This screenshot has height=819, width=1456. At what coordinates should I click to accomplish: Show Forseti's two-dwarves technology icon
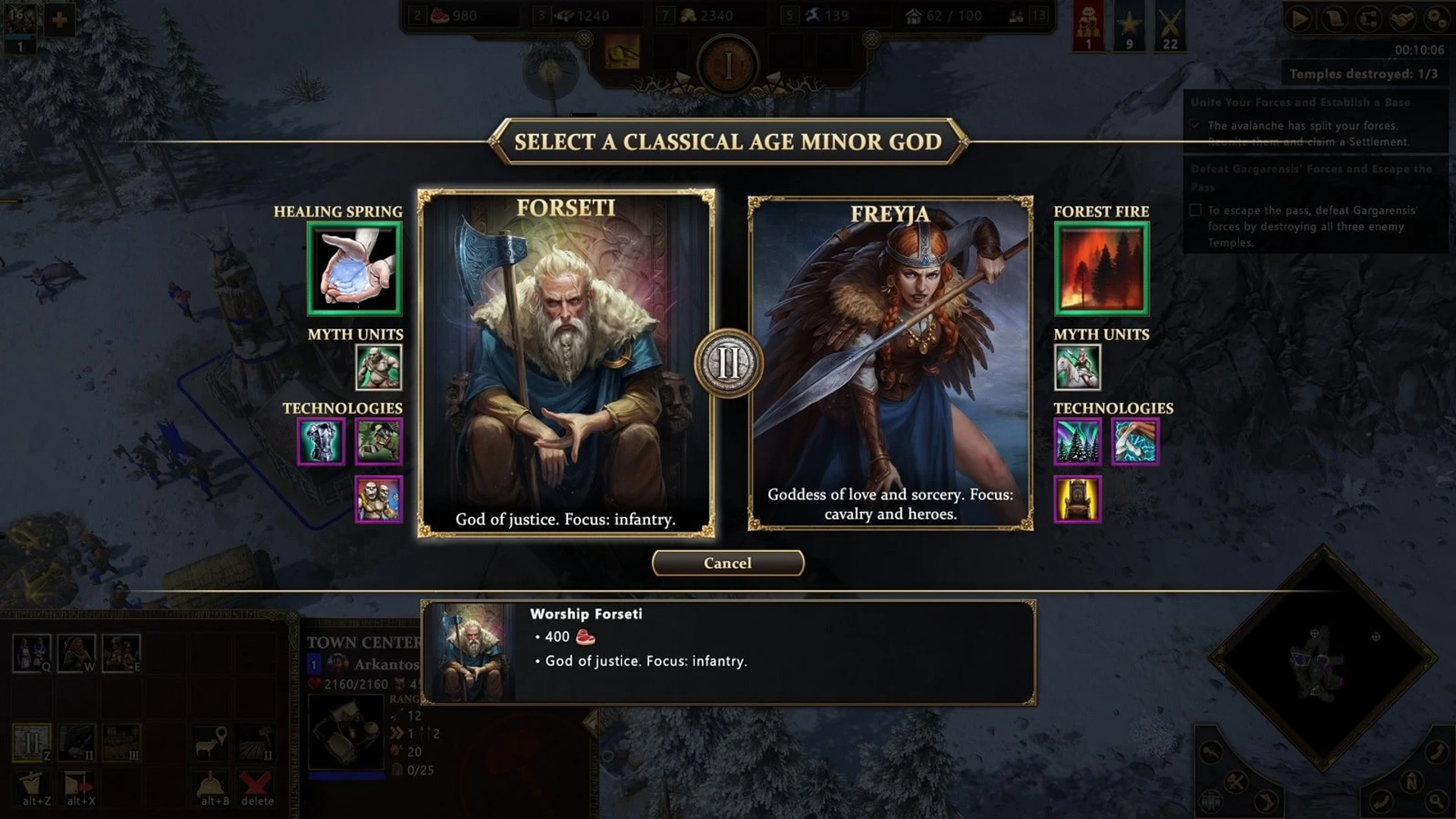coord(378,499)
